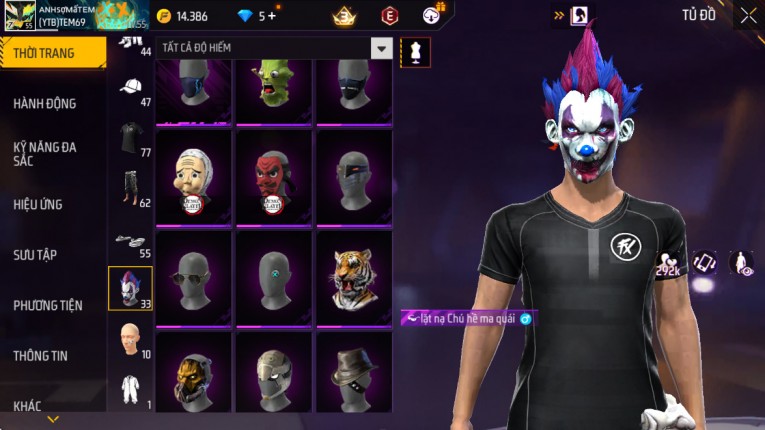Switch to the Hành Động tab
Viewport: 765px width, 430px height.
click(45, 103)
